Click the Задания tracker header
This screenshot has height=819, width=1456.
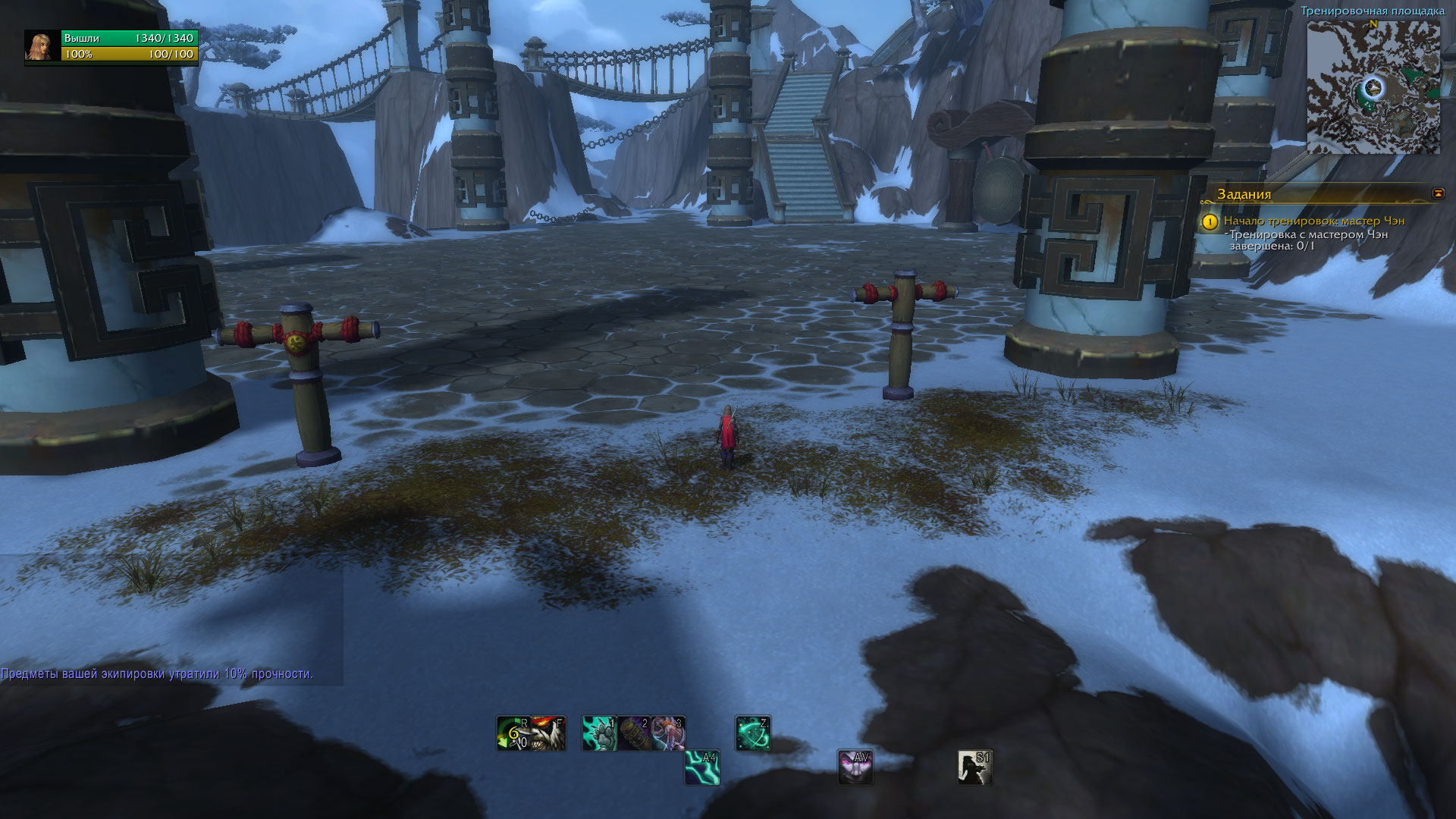pyautogui.click(x=1244, y=194)
